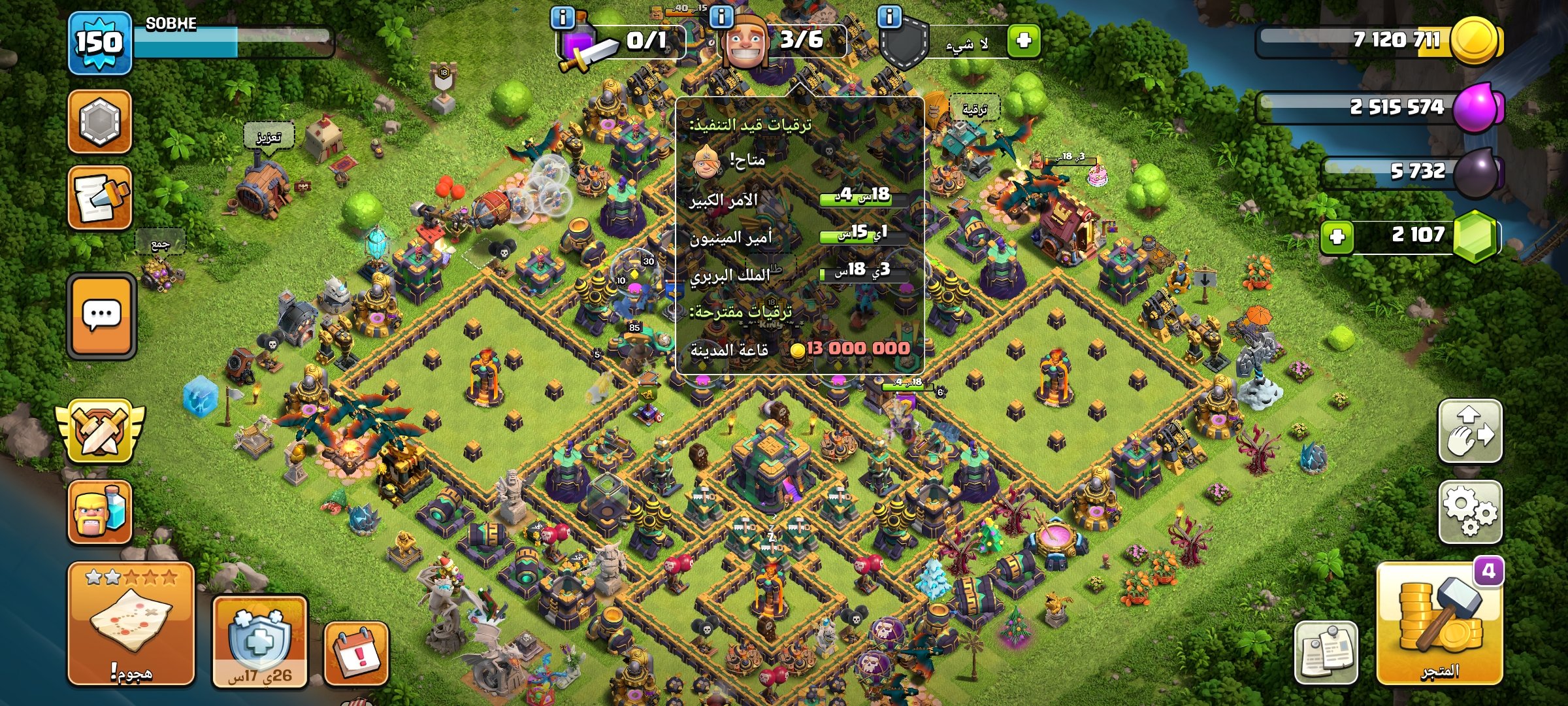Open the events calendar button

(x=356, y=652)
